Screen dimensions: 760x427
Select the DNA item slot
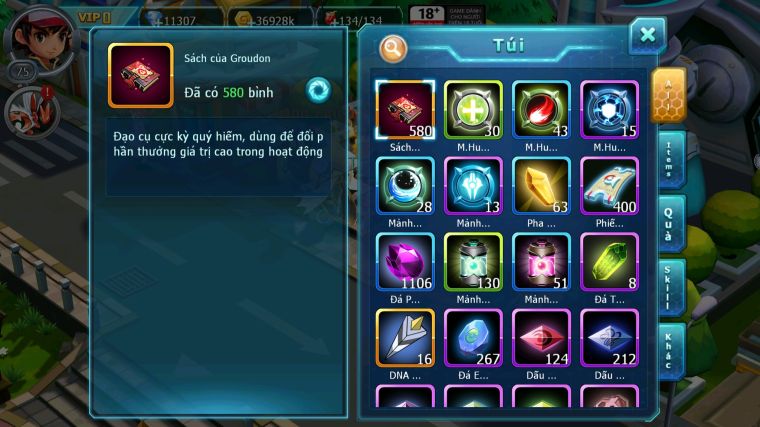405,338
